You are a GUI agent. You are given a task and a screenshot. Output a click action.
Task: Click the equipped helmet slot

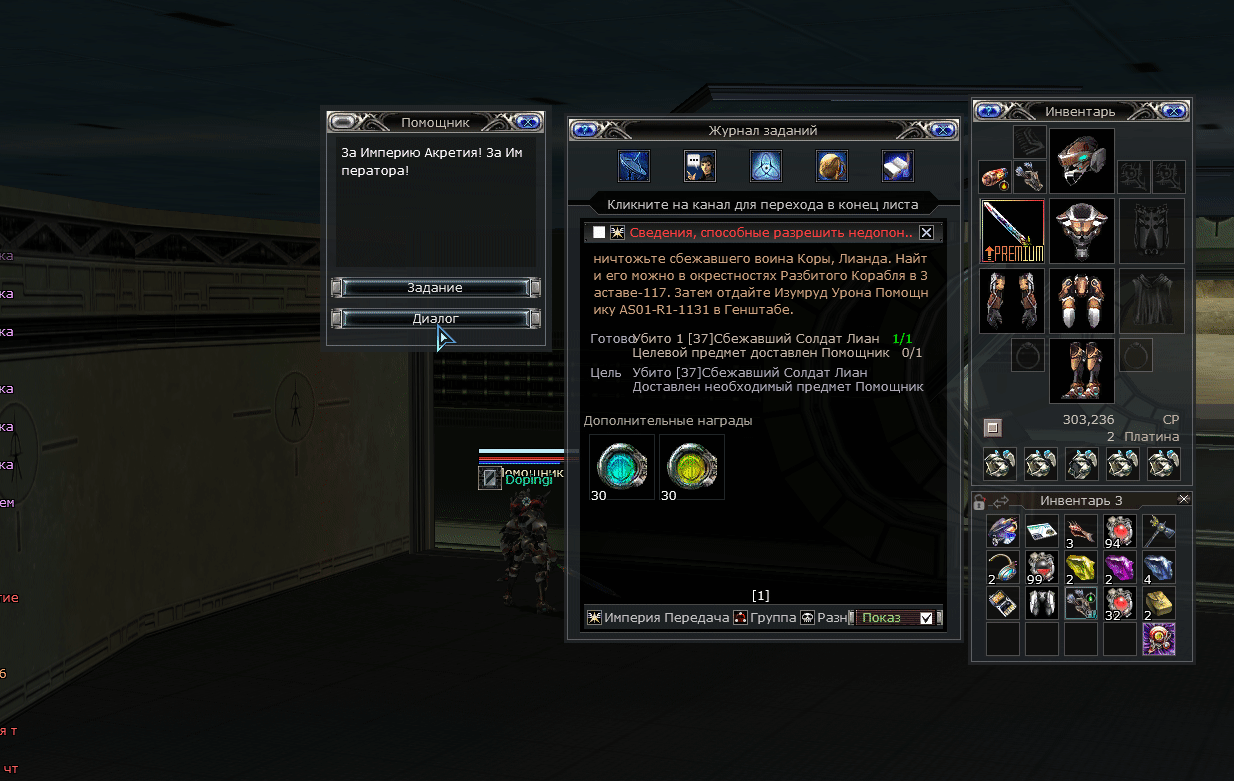(x=1081, y=160)
